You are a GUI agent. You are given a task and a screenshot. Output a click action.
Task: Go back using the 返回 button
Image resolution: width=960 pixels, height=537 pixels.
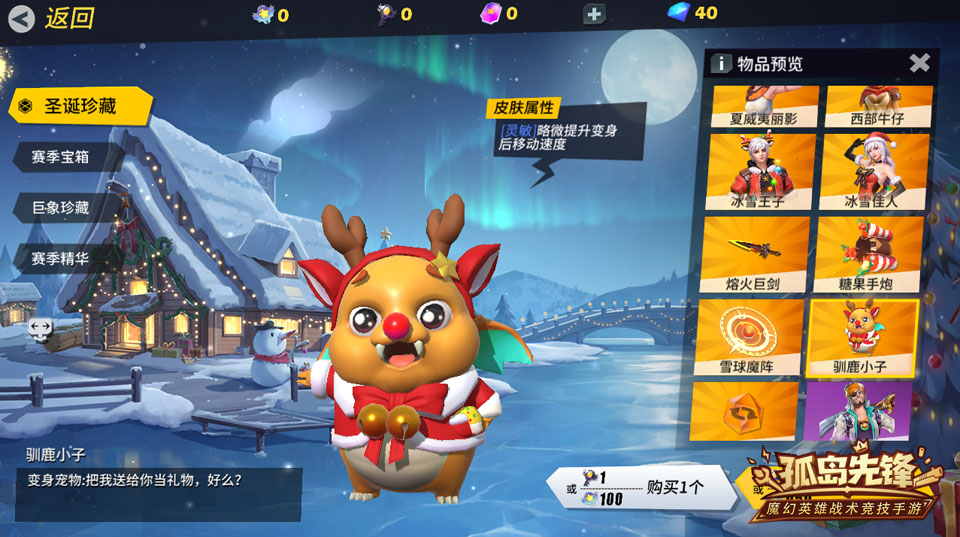52,18
